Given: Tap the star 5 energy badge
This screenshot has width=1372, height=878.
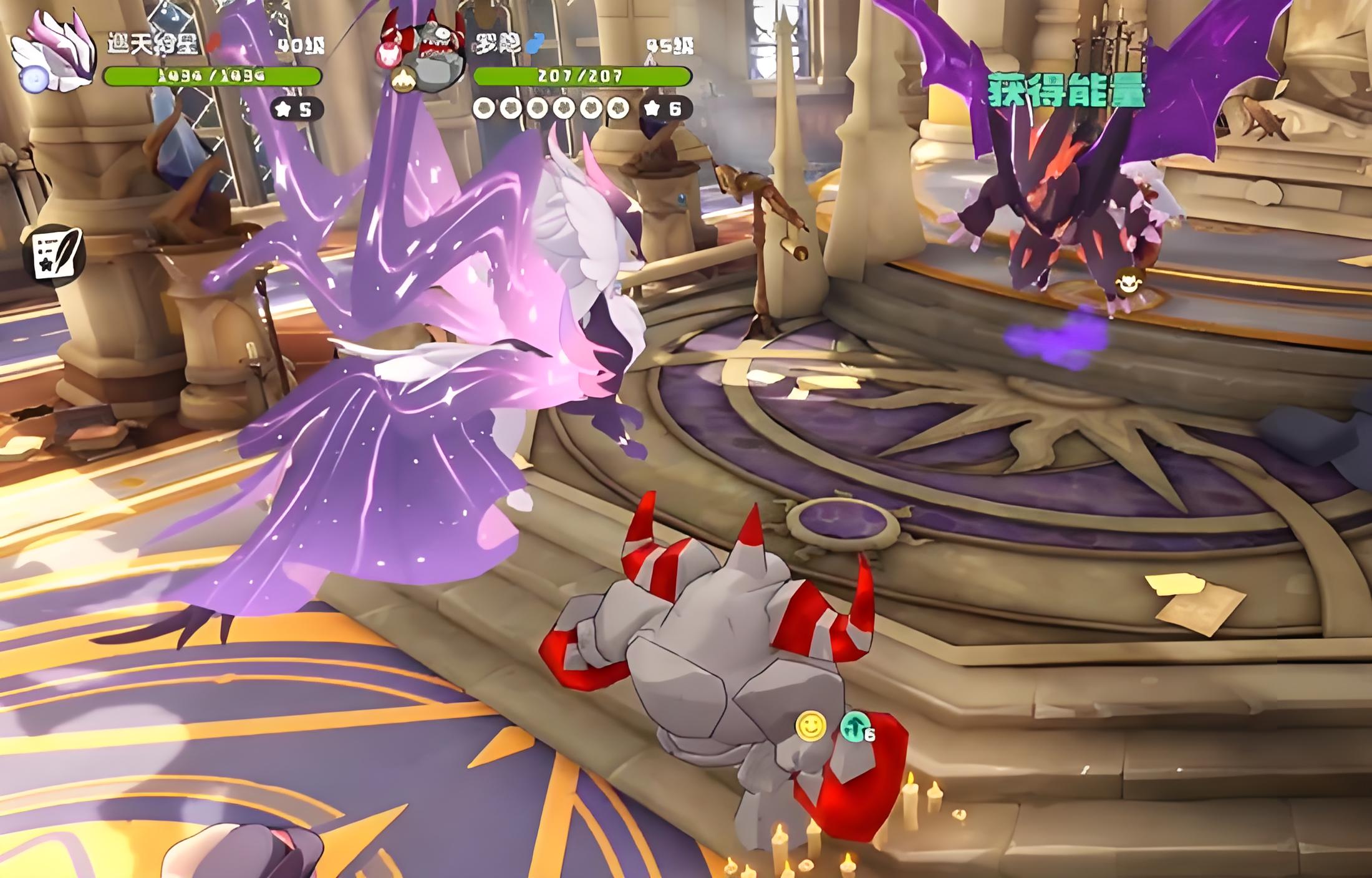Looking at the screenshot, I should pyautogui.click(x=297, y=110).
